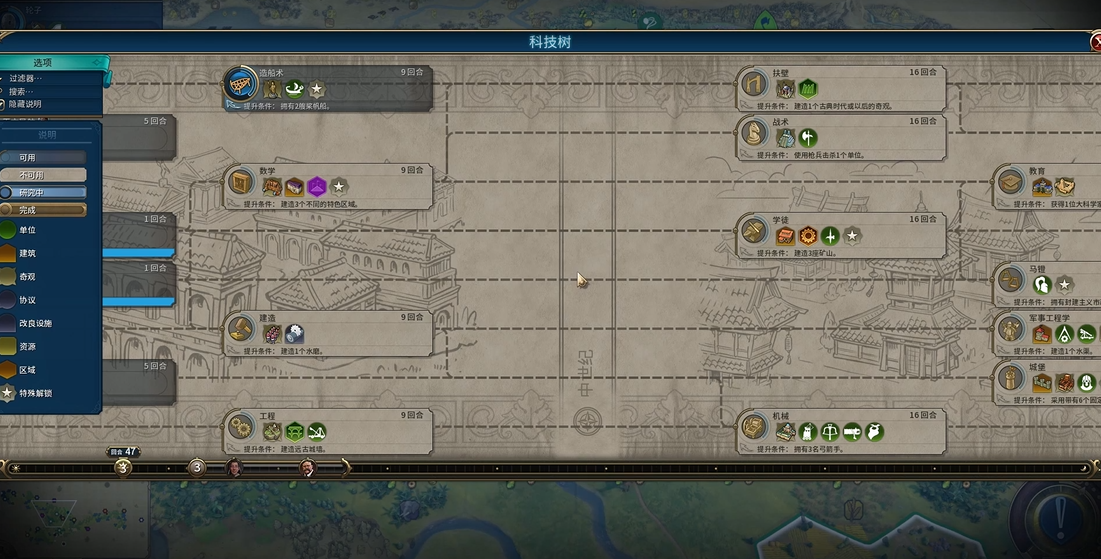This screenshot has height=559, width=1101.
Task: Toggle the 隐藏说明 hide legend checkbox
Action: click(4, 104)
